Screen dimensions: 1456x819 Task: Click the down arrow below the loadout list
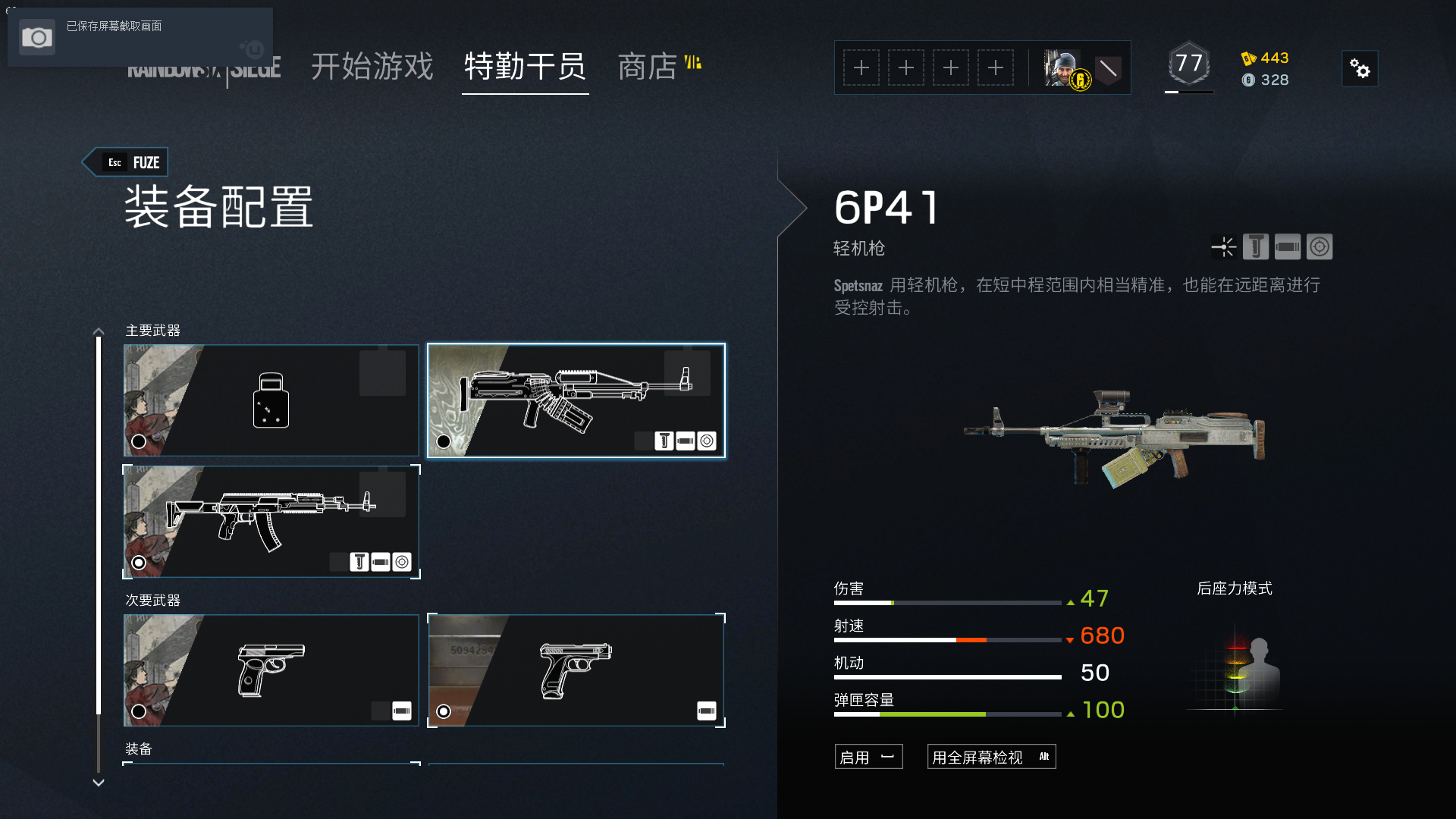click(98, 782)
